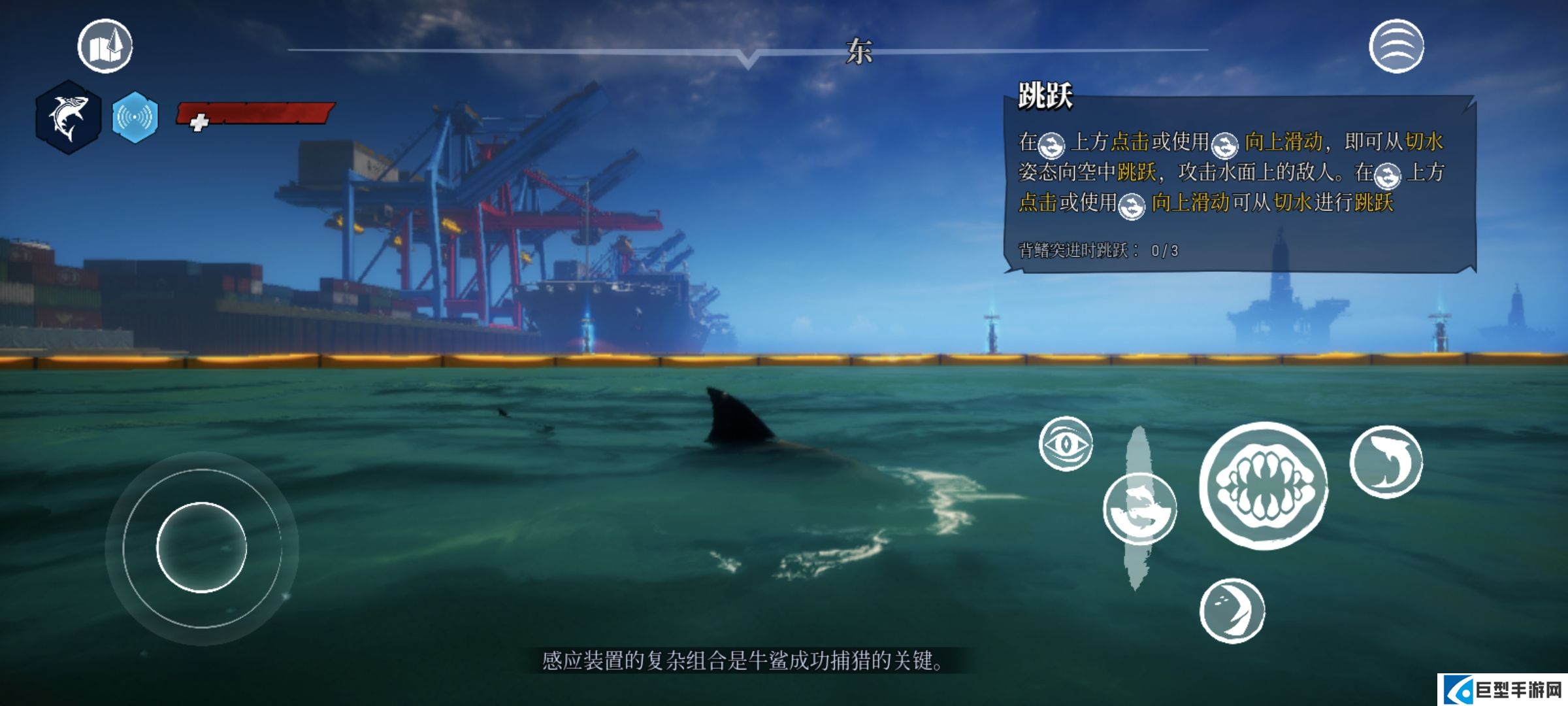Tap the eye vision button
The image size is (1568, 706).
(x=1066, y=444)
